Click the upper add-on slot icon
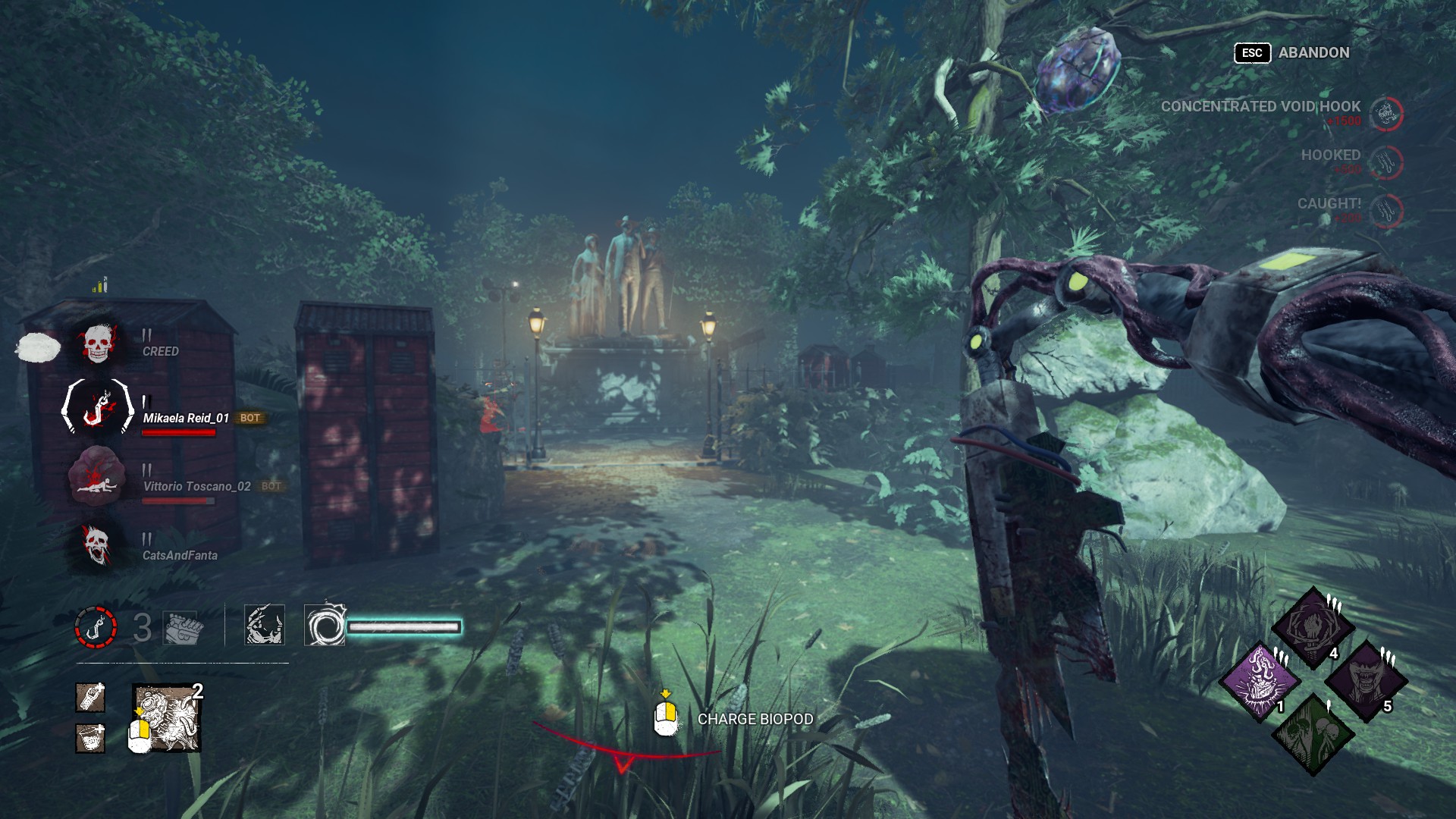 coord(90,698)
